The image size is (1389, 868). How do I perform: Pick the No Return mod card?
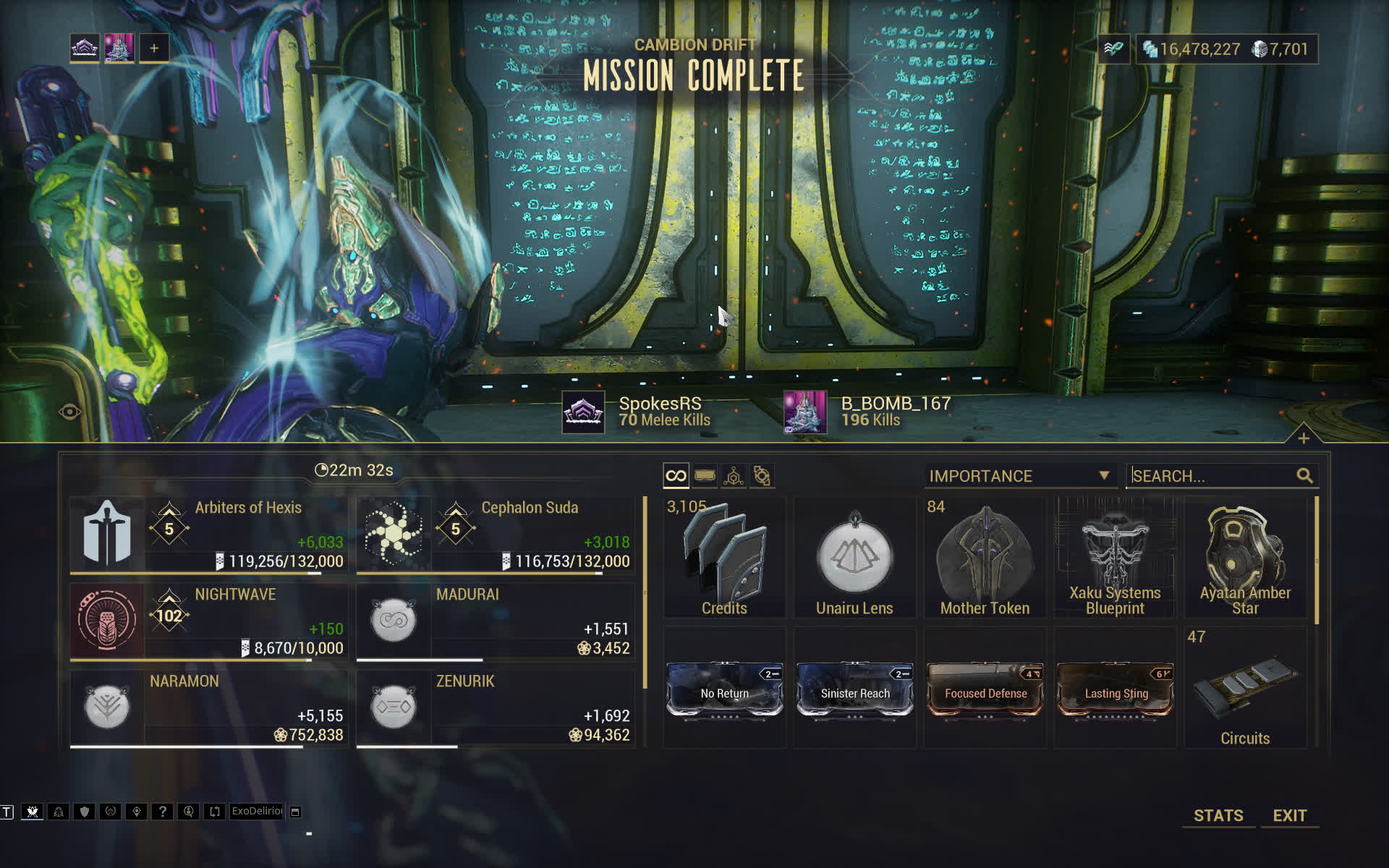coord(724,691)
